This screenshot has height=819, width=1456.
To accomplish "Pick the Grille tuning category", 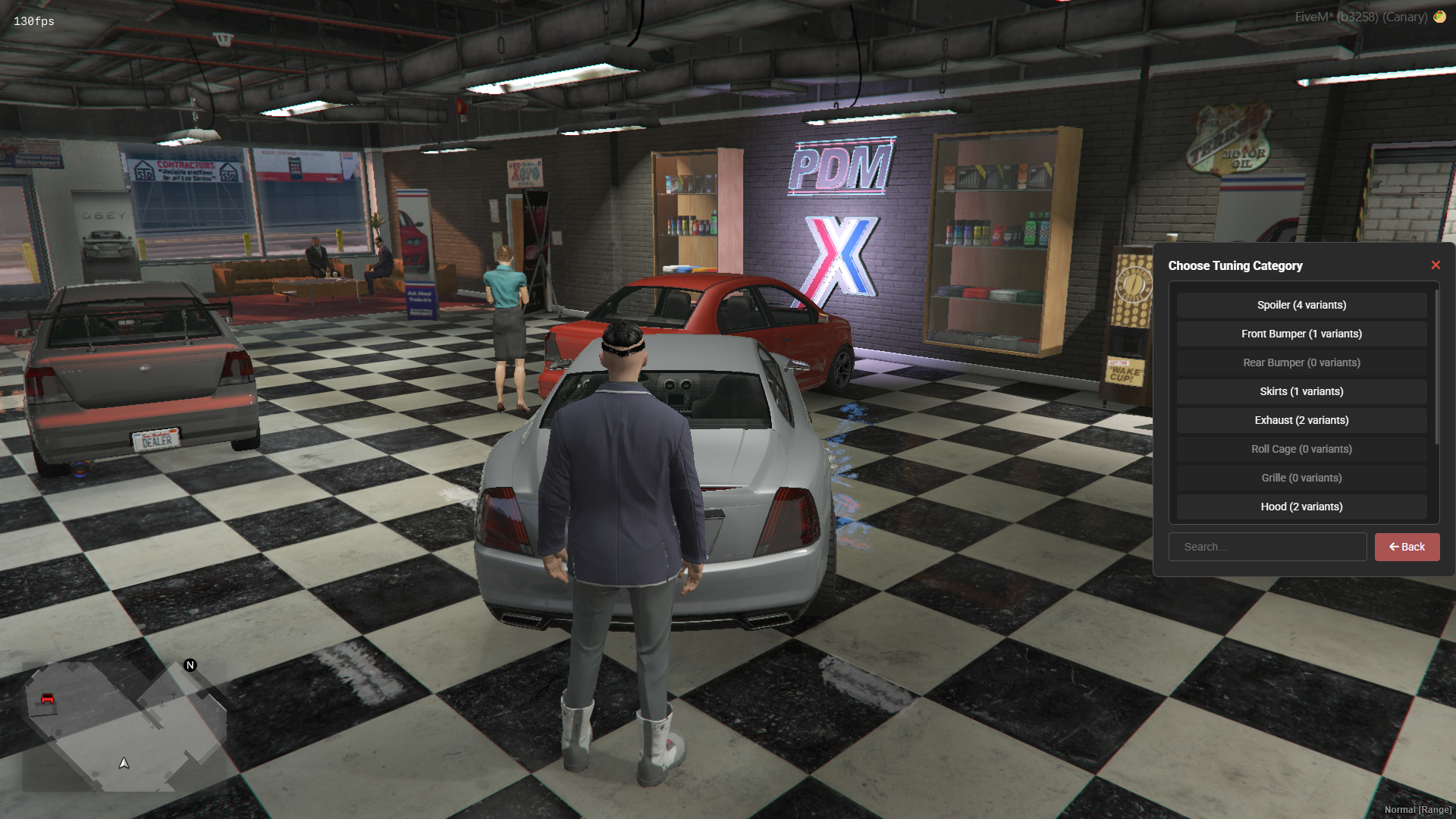I will click(x=1301, y=478).
